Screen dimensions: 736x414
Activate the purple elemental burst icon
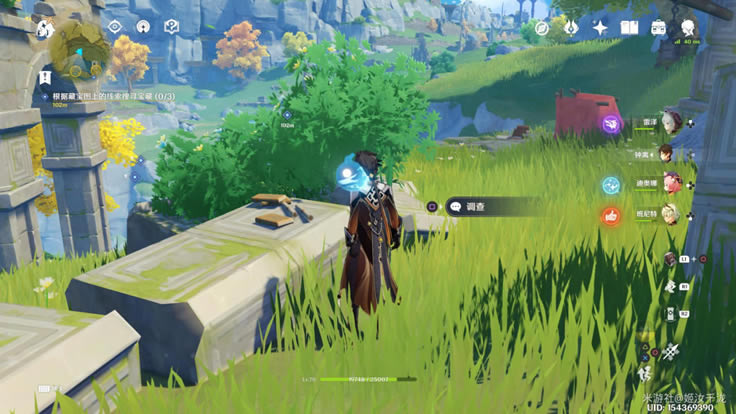click(x=610, y=123)
